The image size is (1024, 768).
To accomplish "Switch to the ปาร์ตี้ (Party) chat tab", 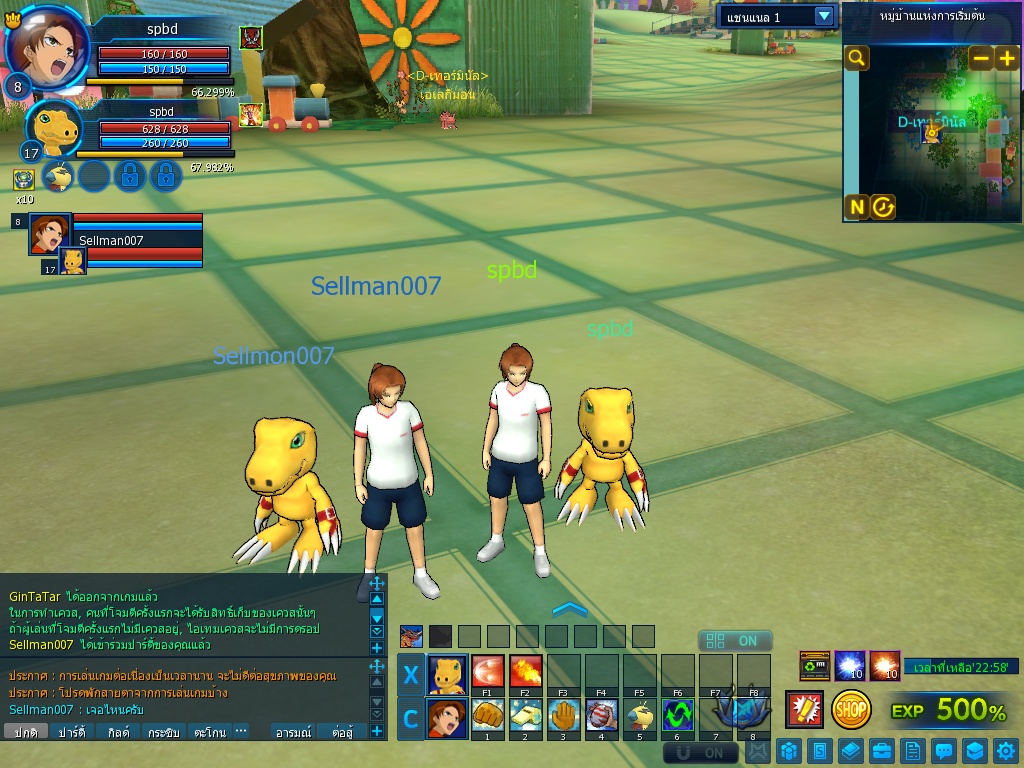I will (x=71, y=732).
